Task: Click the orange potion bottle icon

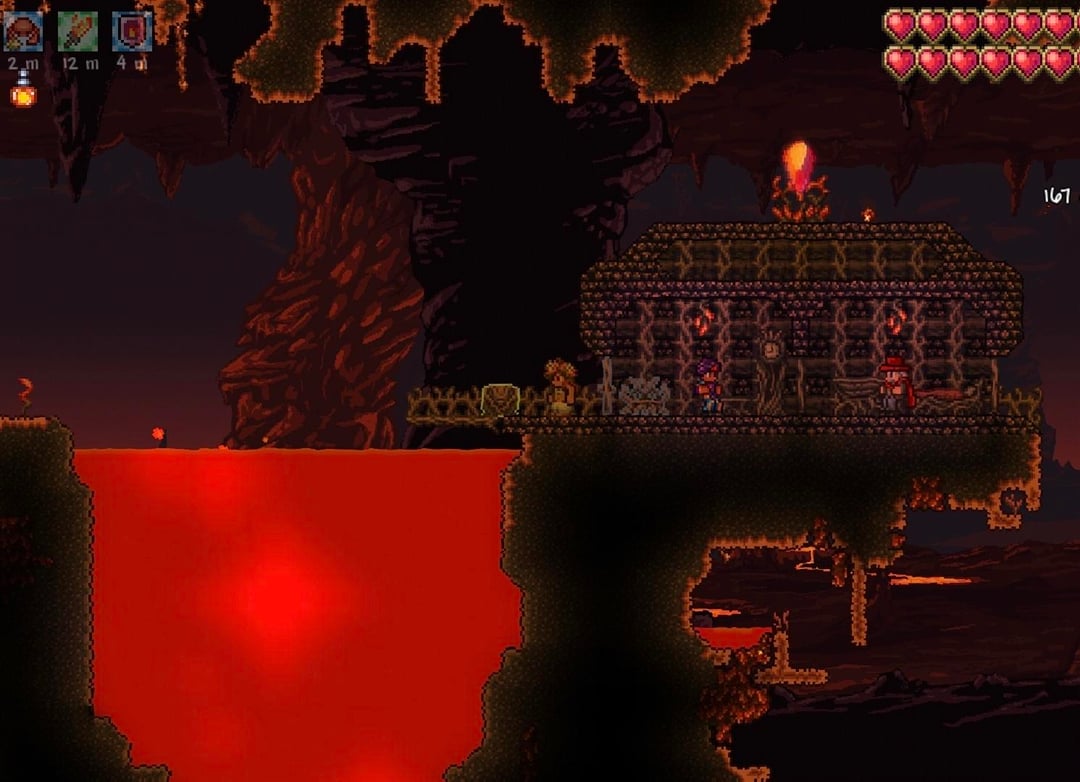Action: pyautogui.click(x=22, y=94)
